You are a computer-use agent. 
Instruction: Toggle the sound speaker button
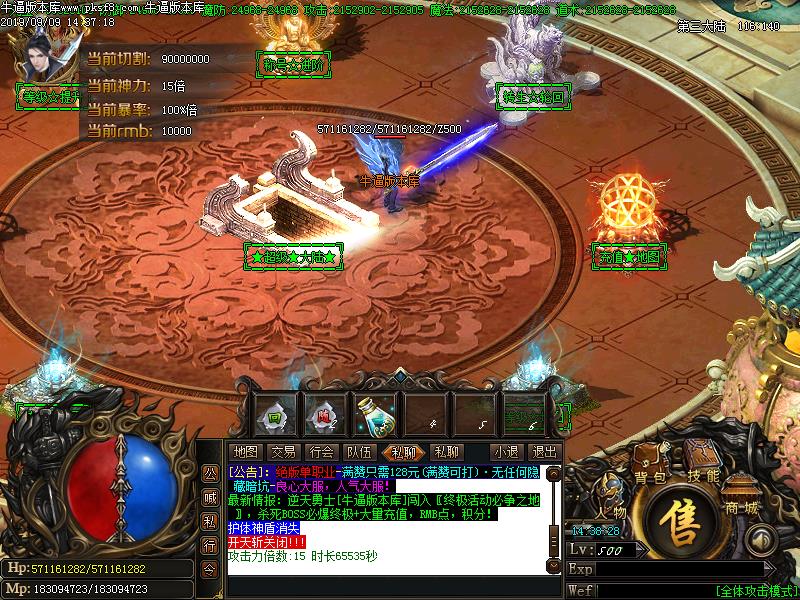tap(761, 541)
